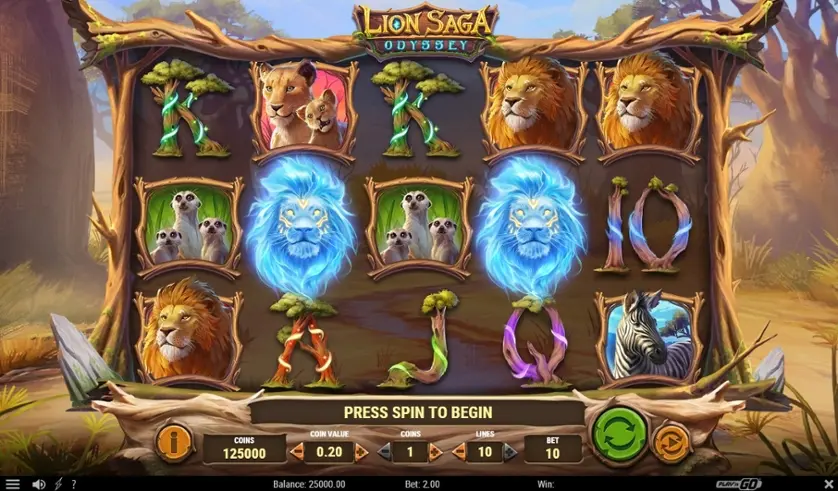Toggle the lightning bolt fast play
This screenshot has width=838, height=491.
[x=58, y=484]
